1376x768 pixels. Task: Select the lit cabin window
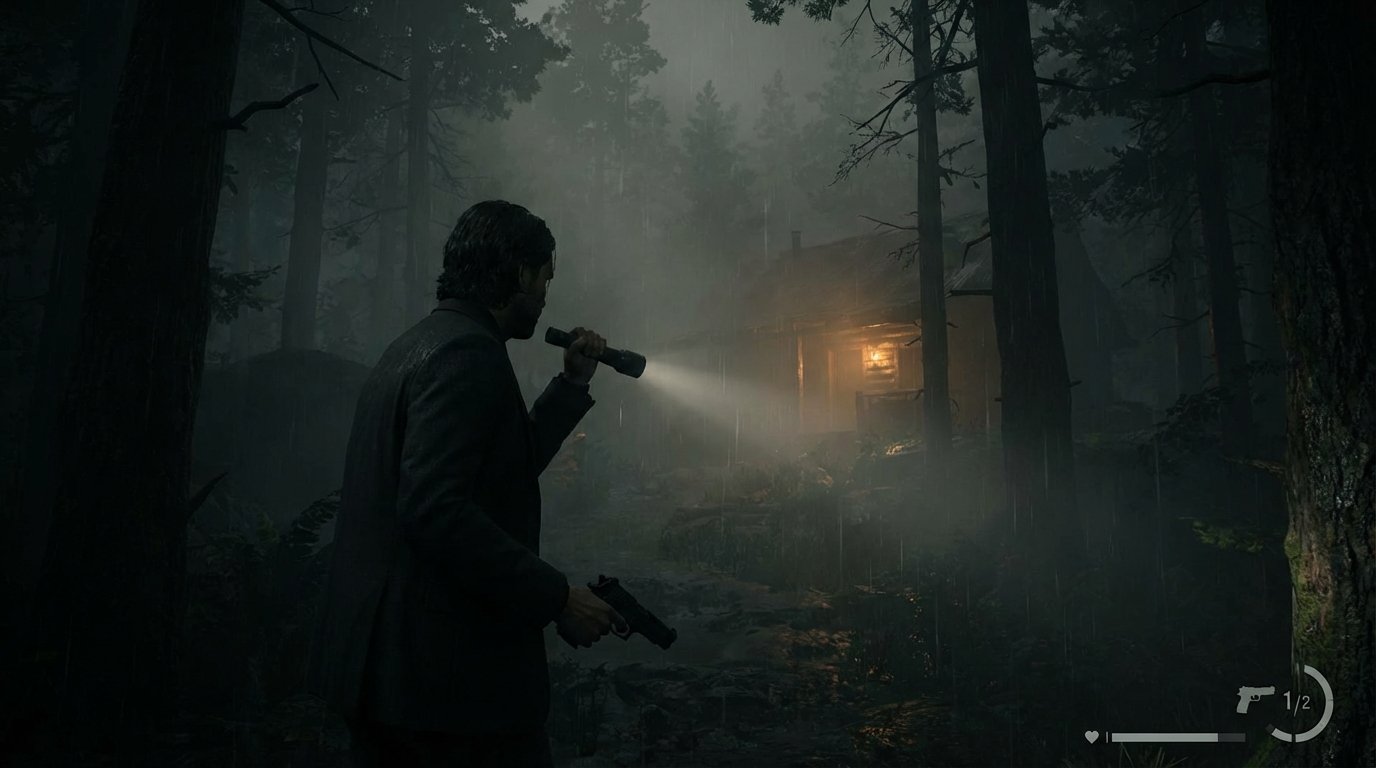tap(878, 360)
